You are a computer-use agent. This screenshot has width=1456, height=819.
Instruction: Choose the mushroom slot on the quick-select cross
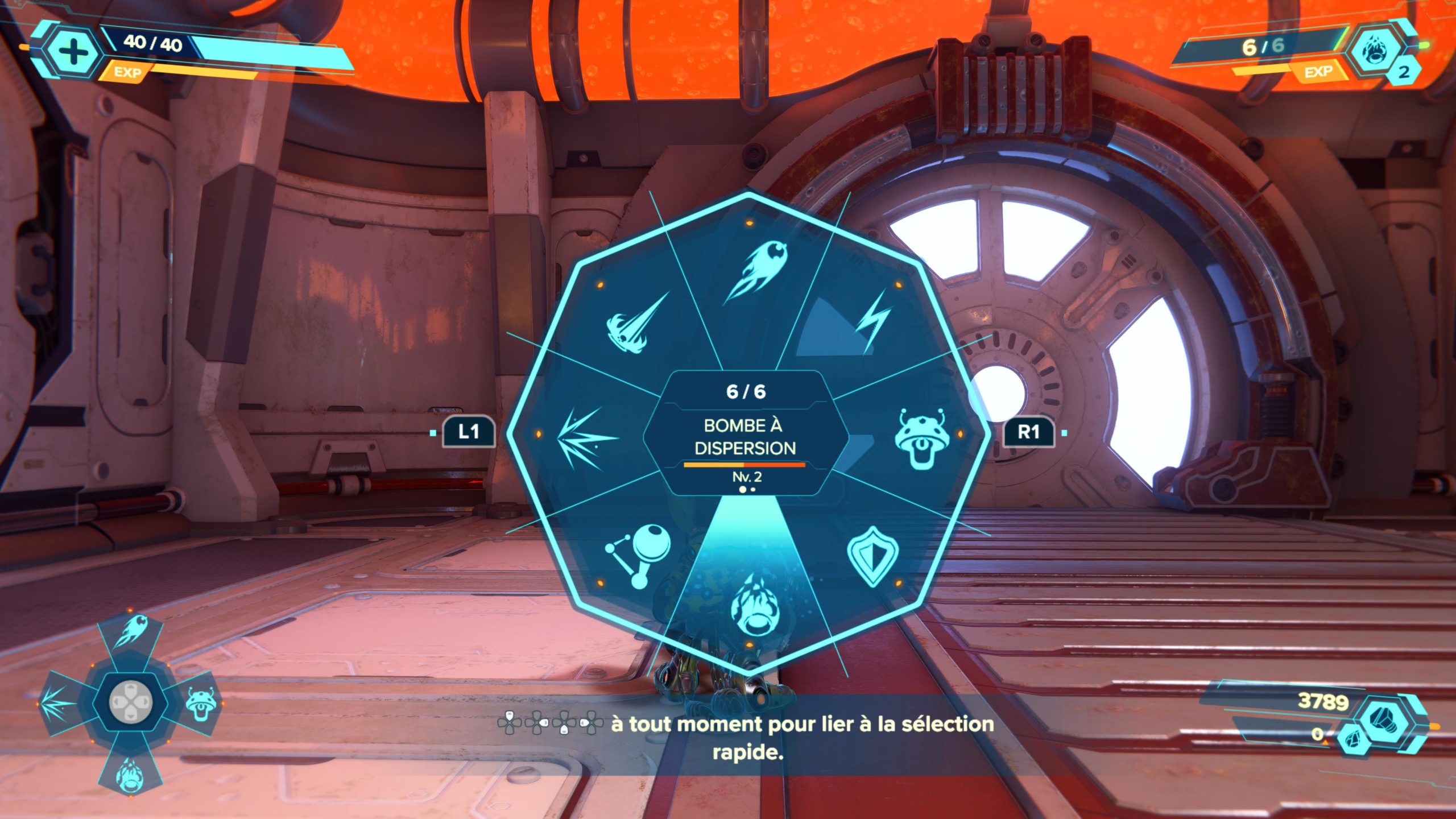click(x=200, y=703)
